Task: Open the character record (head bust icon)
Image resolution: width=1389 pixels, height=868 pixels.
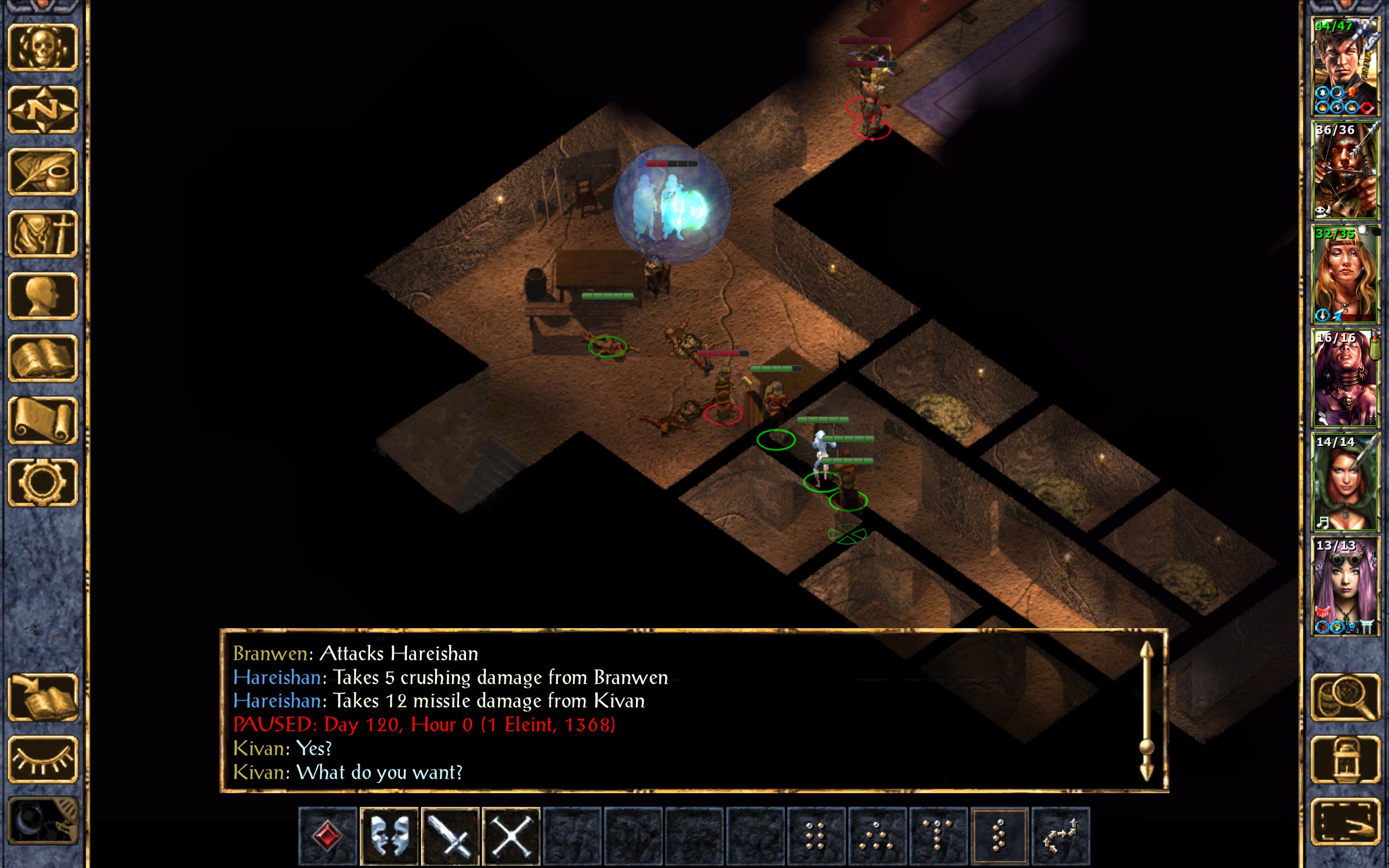Action: click(x=42, y=296)
